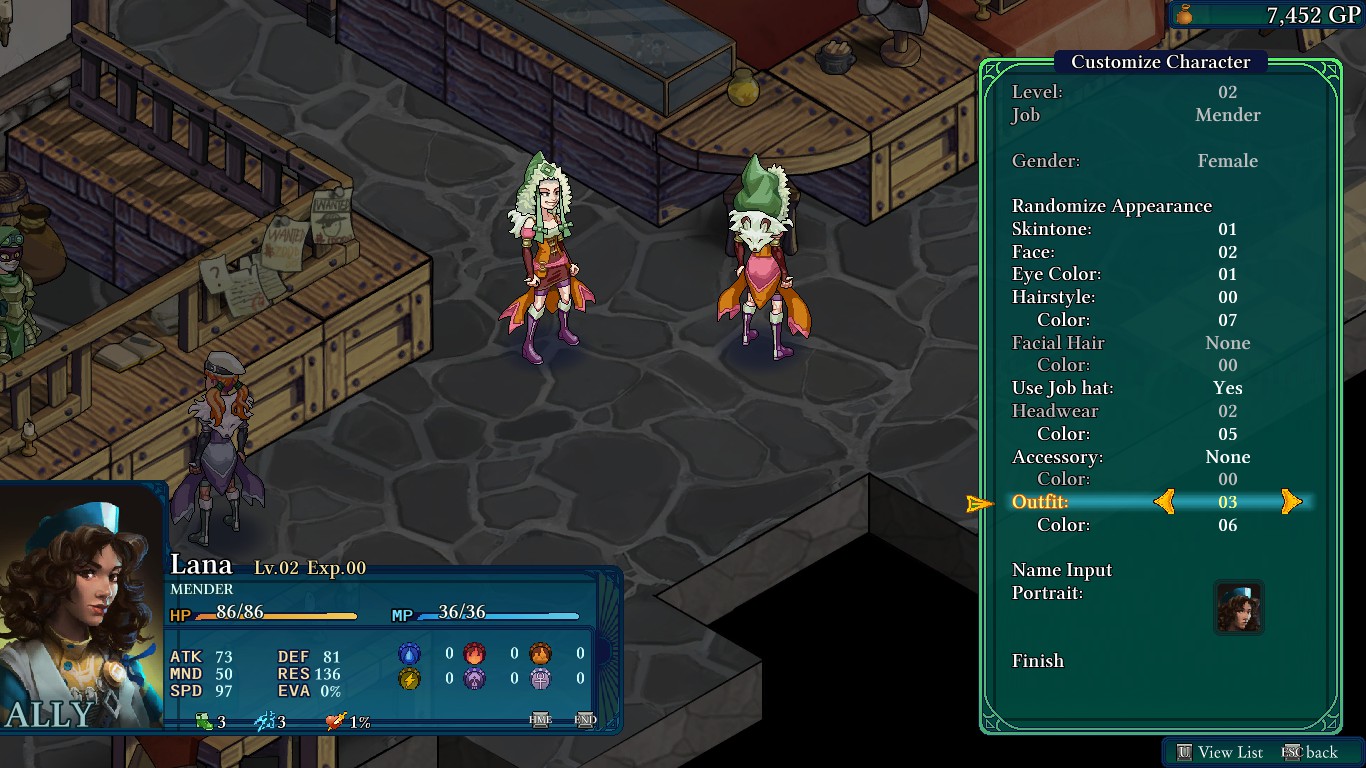Click the Portrait thumbnail in the menu
The width and height of the screenshot is (1366, 768).
coord(1239,608)
